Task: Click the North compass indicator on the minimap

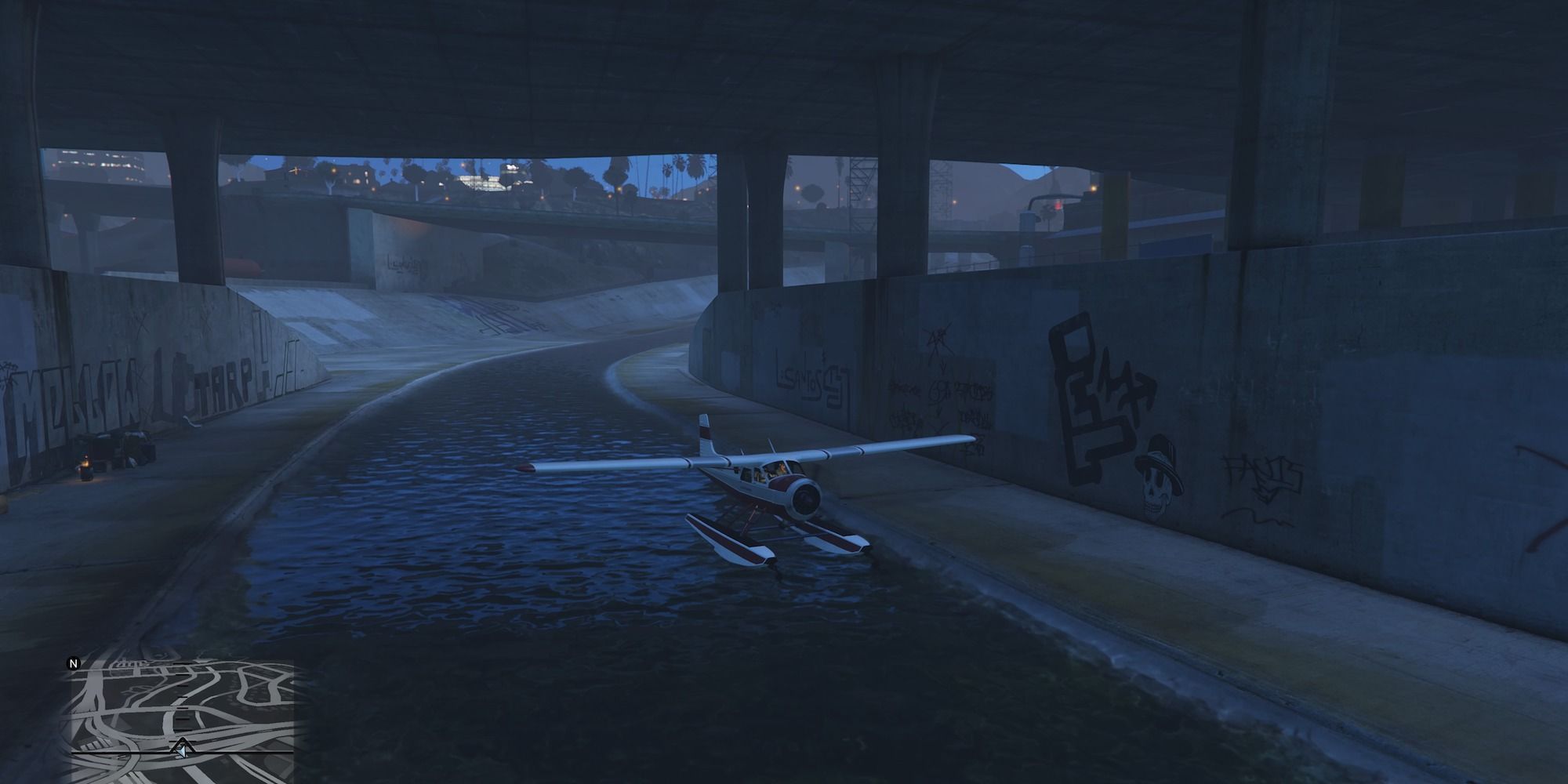Action: click(73, 665)
